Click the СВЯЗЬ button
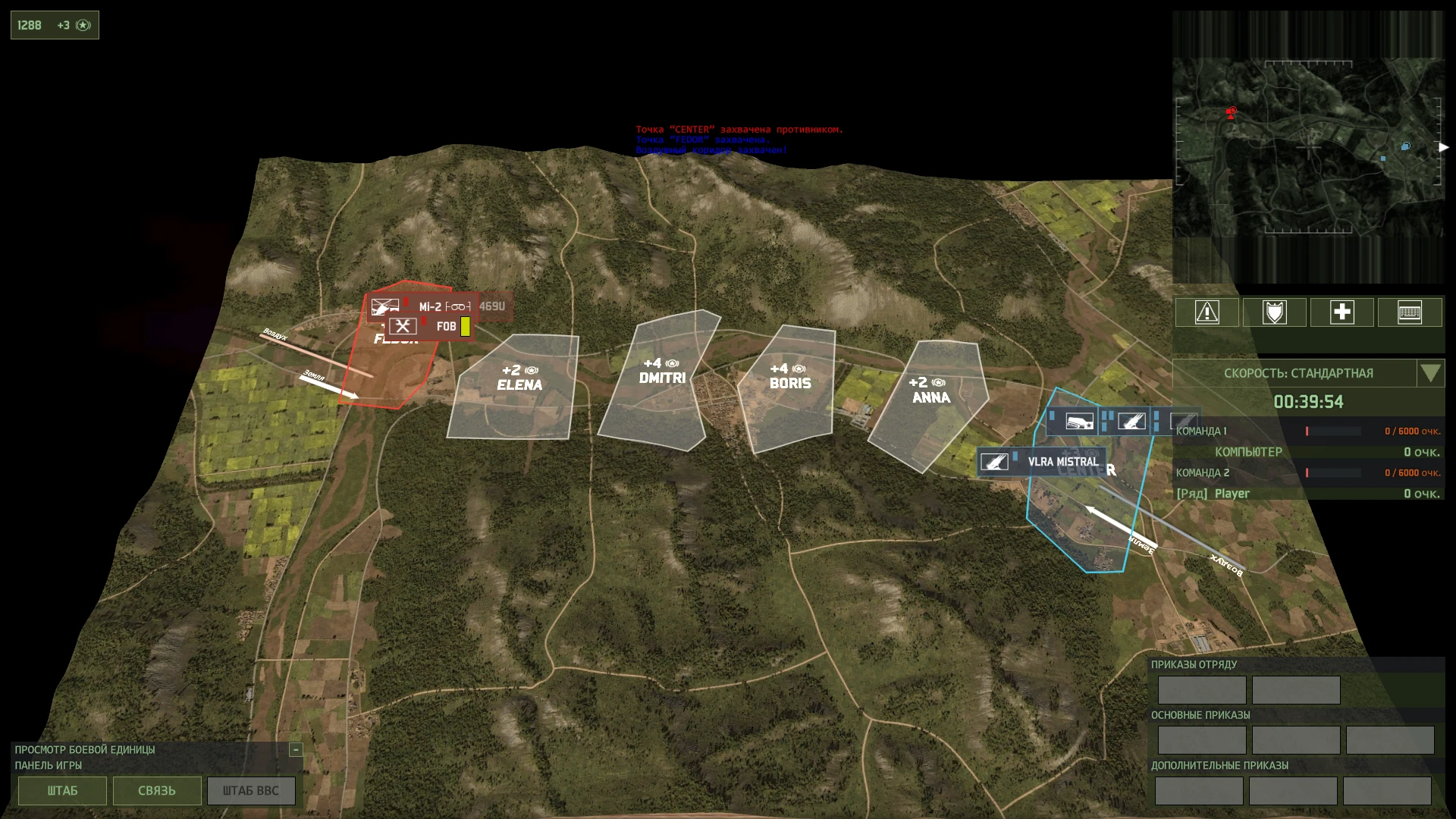 (x=156, y=790)
